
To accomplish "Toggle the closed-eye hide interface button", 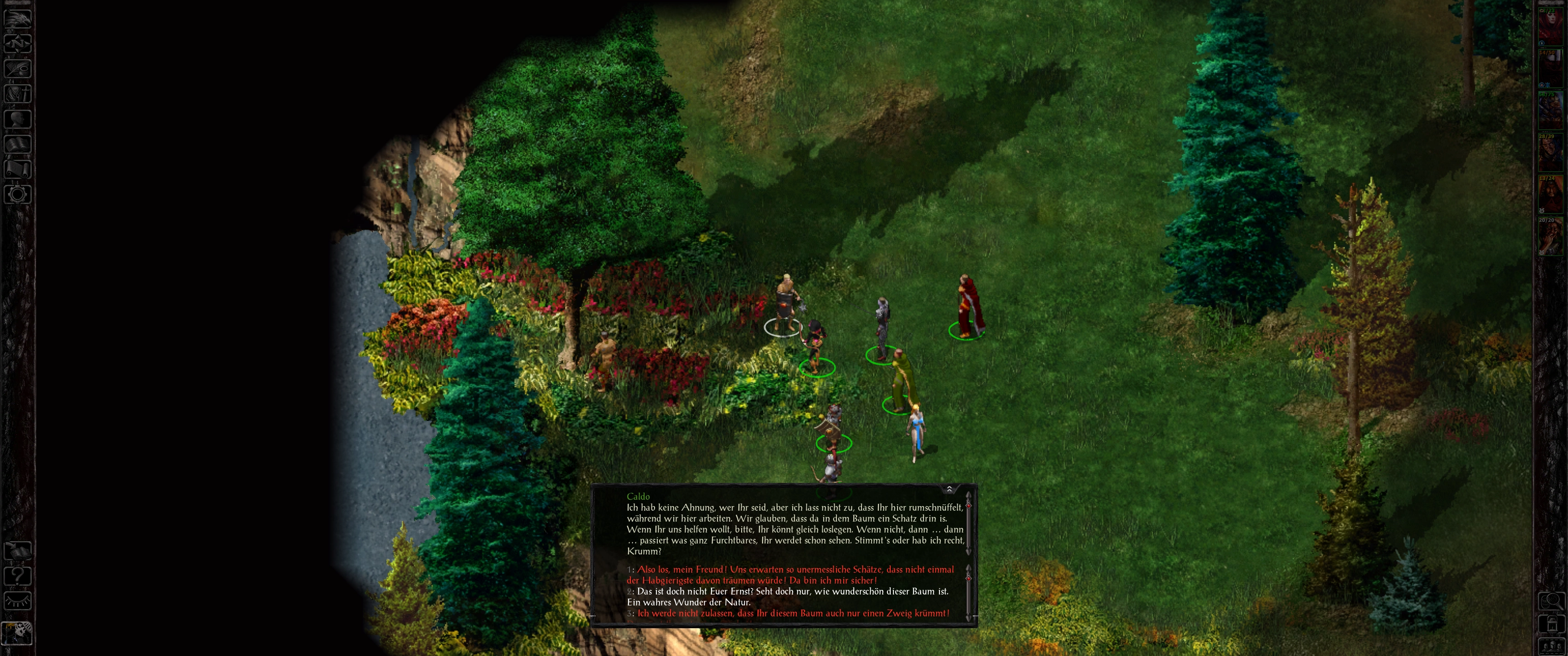I will (x=18, y=601).
